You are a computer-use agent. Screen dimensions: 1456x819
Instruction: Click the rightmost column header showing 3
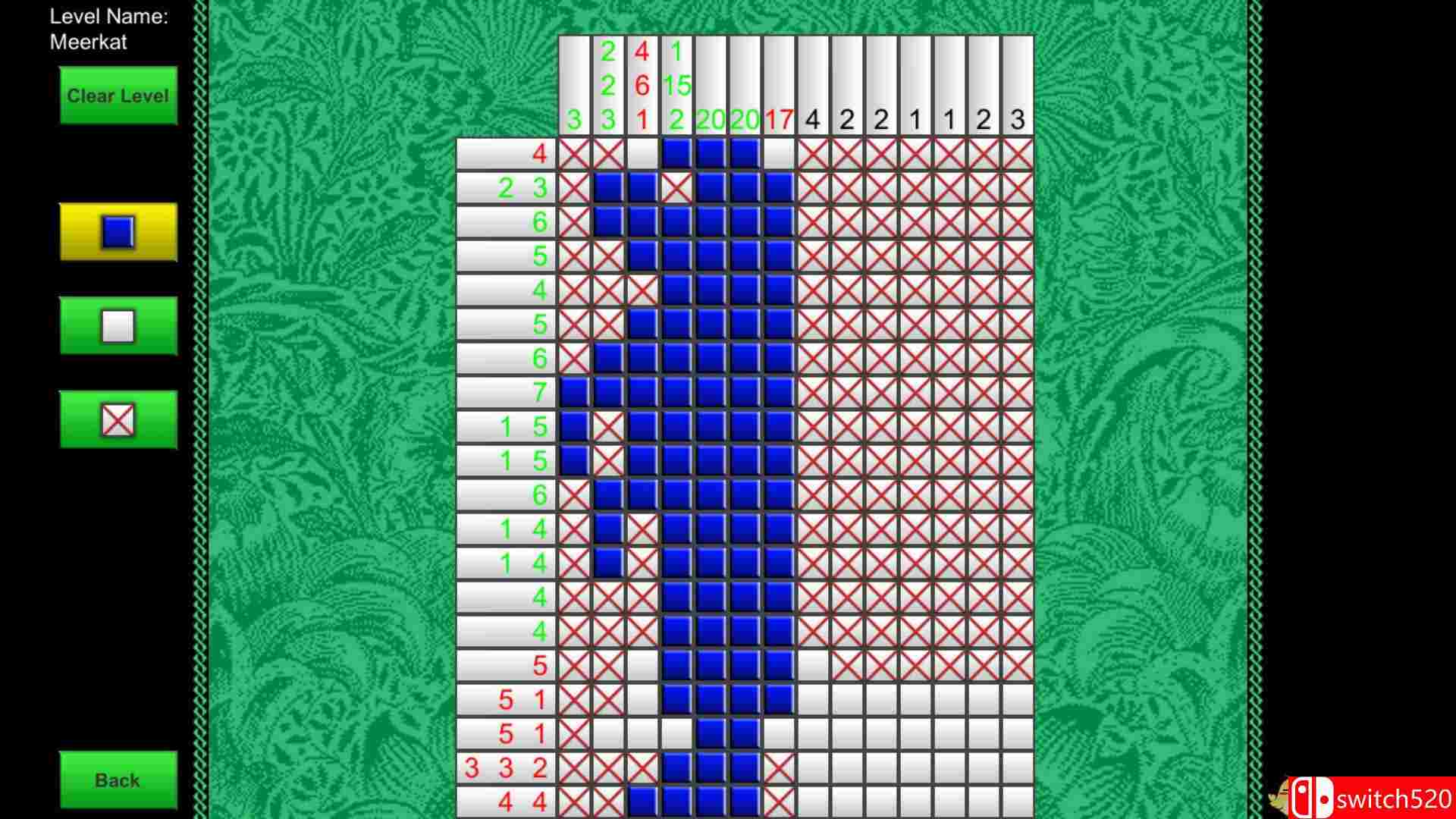pos(1016,118)
